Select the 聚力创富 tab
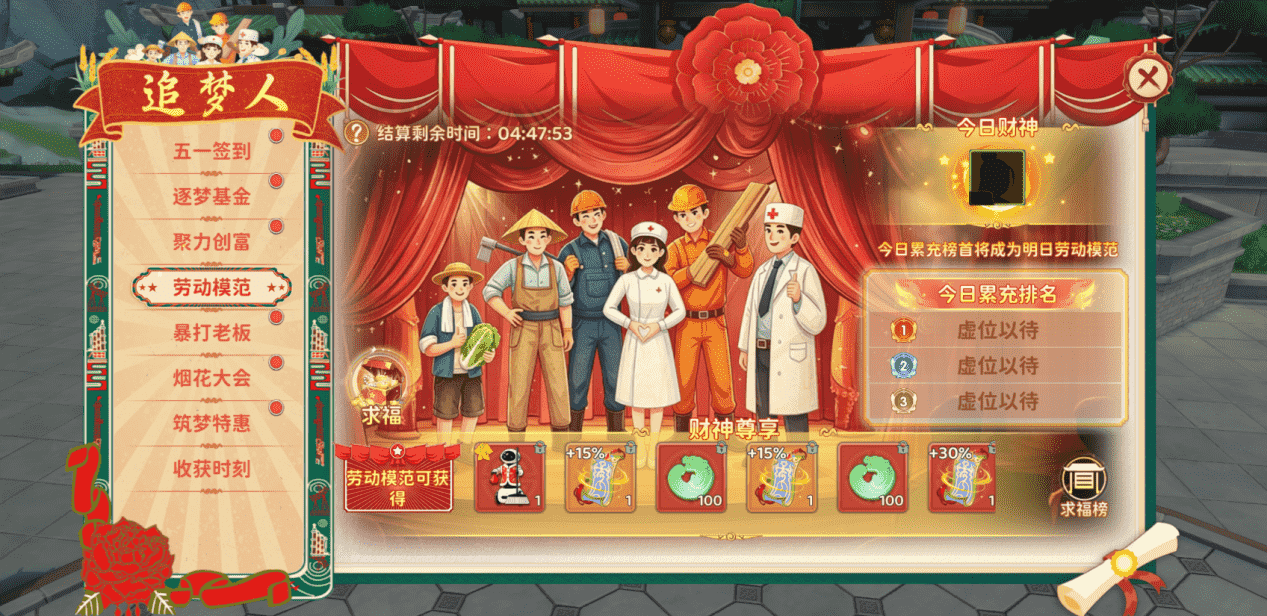Image resolution: width=1267 pixels, height=616 pixels. (211, 242)
